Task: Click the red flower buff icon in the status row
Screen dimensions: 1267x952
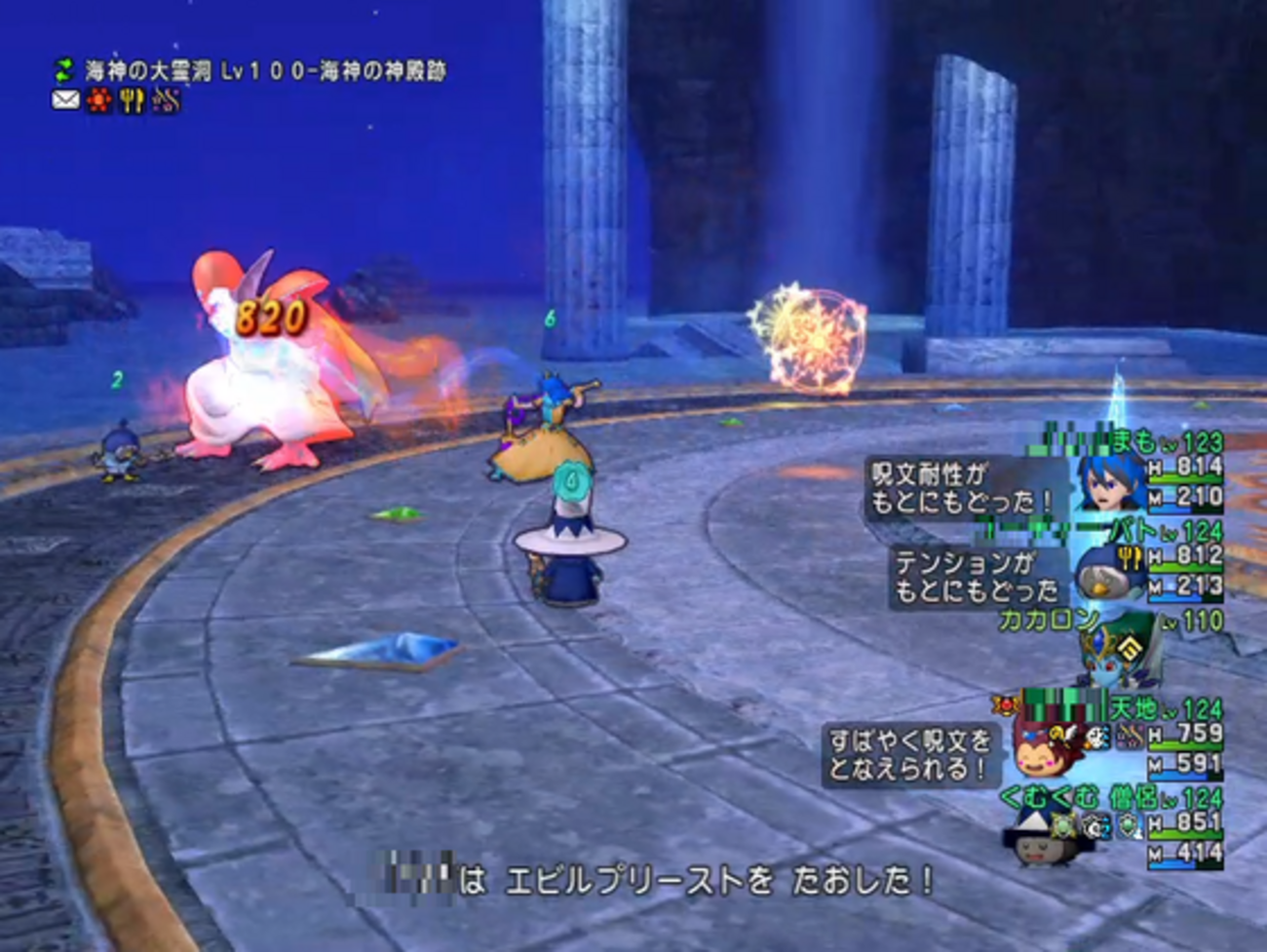Action: (x=97, y=98)
